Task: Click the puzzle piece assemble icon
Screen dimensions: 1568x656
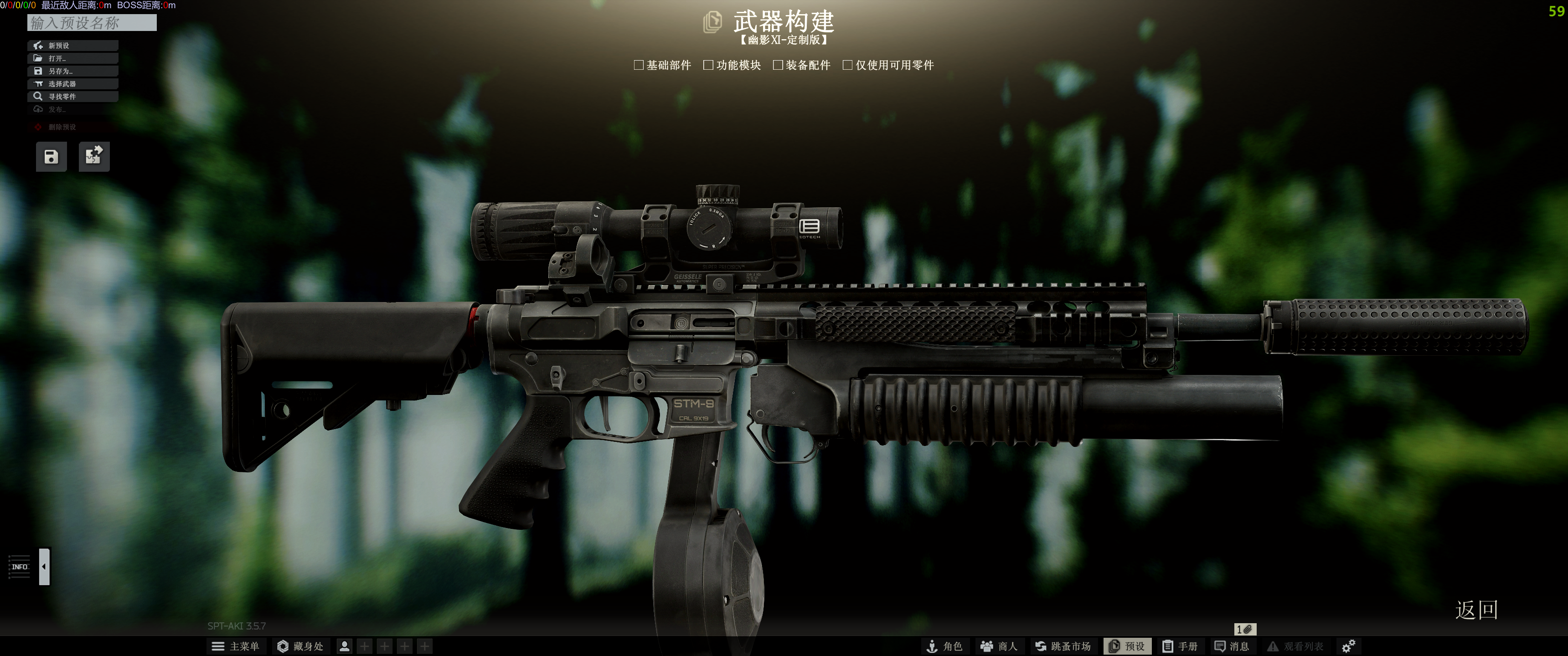Action: click(x=94, y=156)
